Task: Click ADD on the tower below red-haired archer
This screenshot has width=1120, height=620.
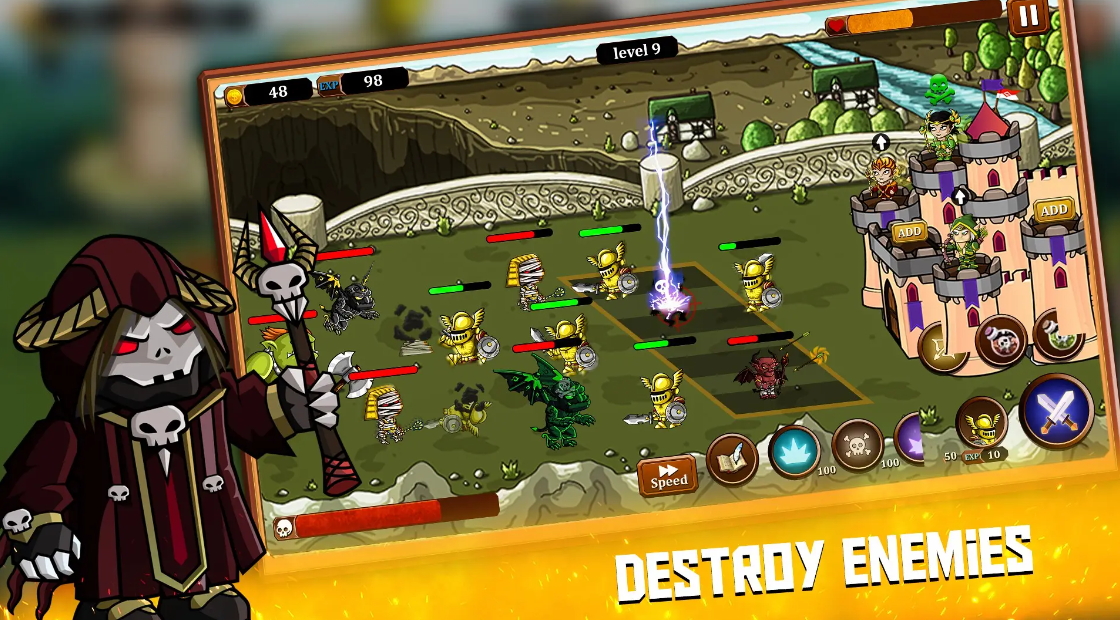Action: coord(908,233)
